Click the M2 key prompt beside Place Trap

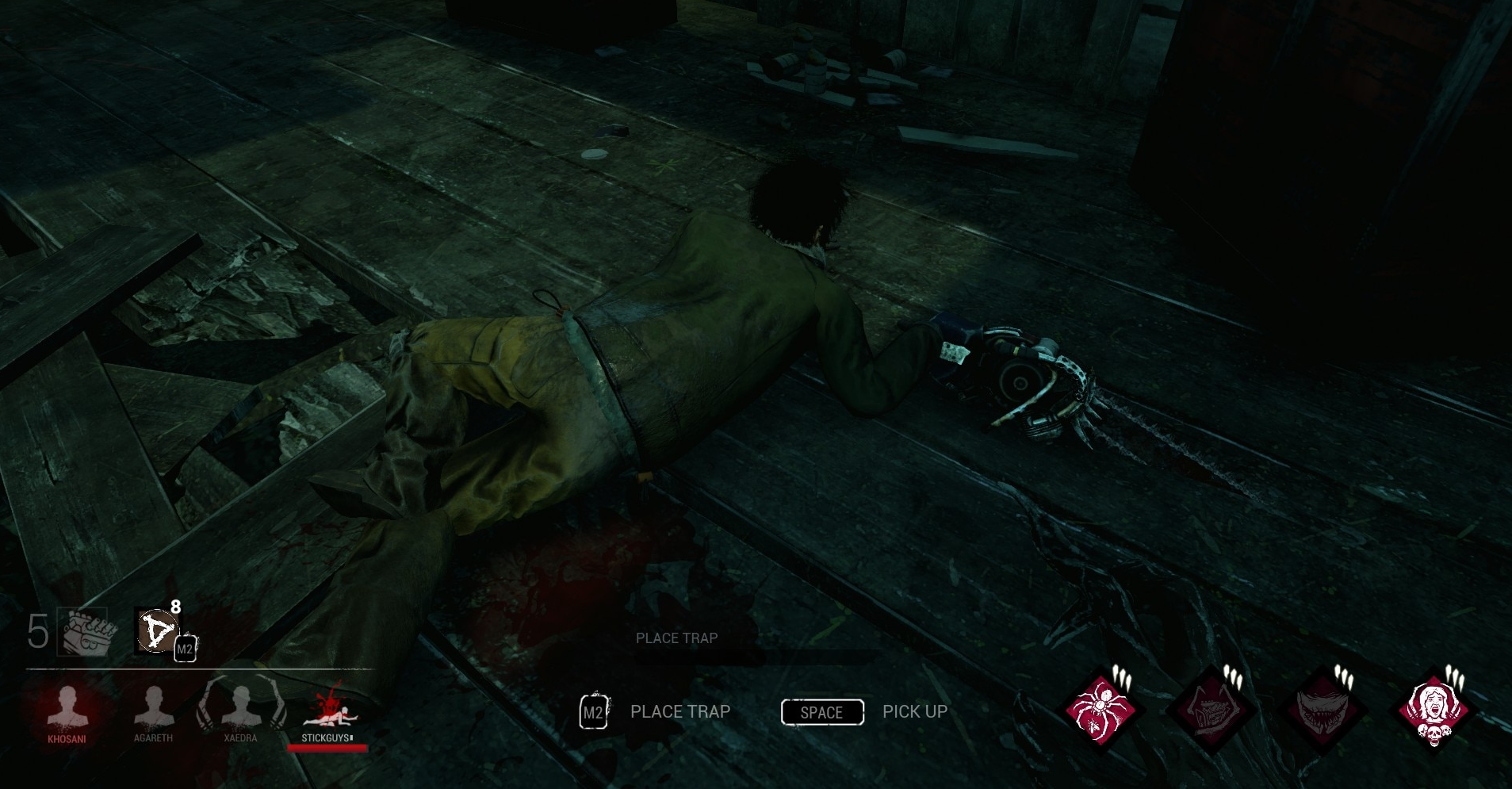click(x=592, y=711)
